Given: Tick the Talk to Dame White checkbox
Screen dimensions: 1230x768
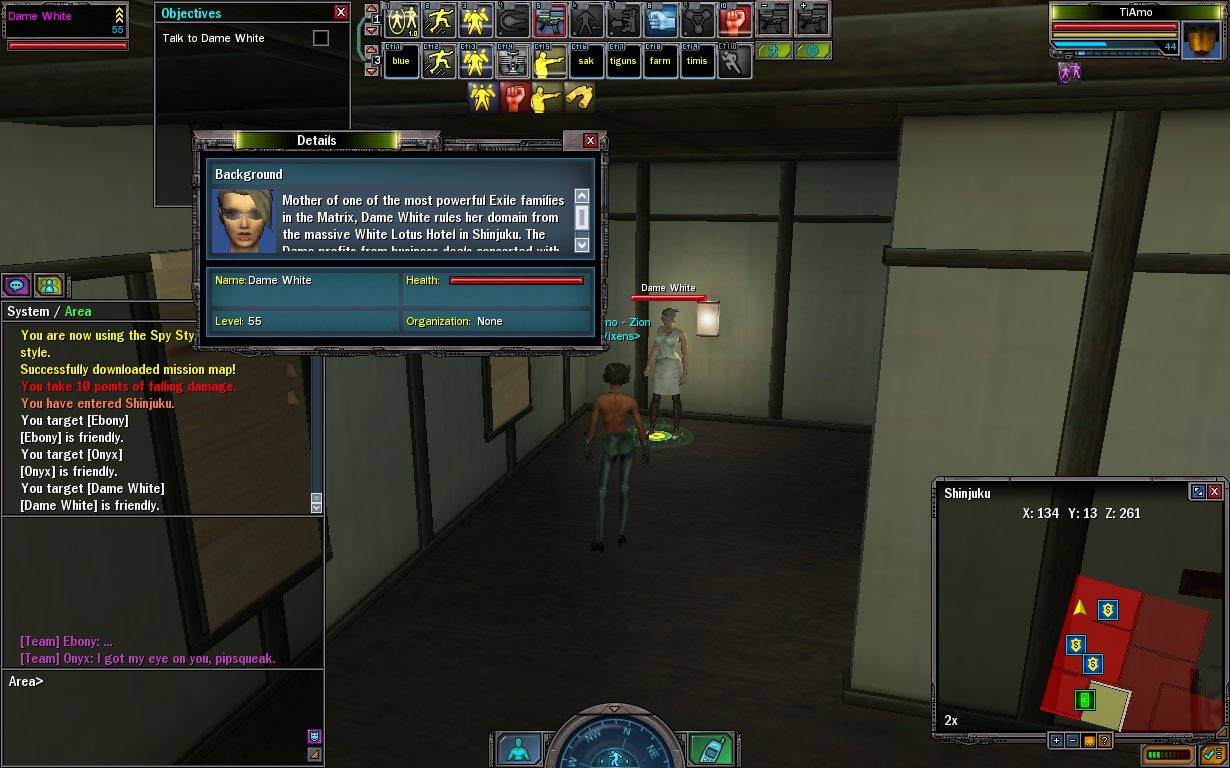Looking at the screenshot, I should coord(320,38).
